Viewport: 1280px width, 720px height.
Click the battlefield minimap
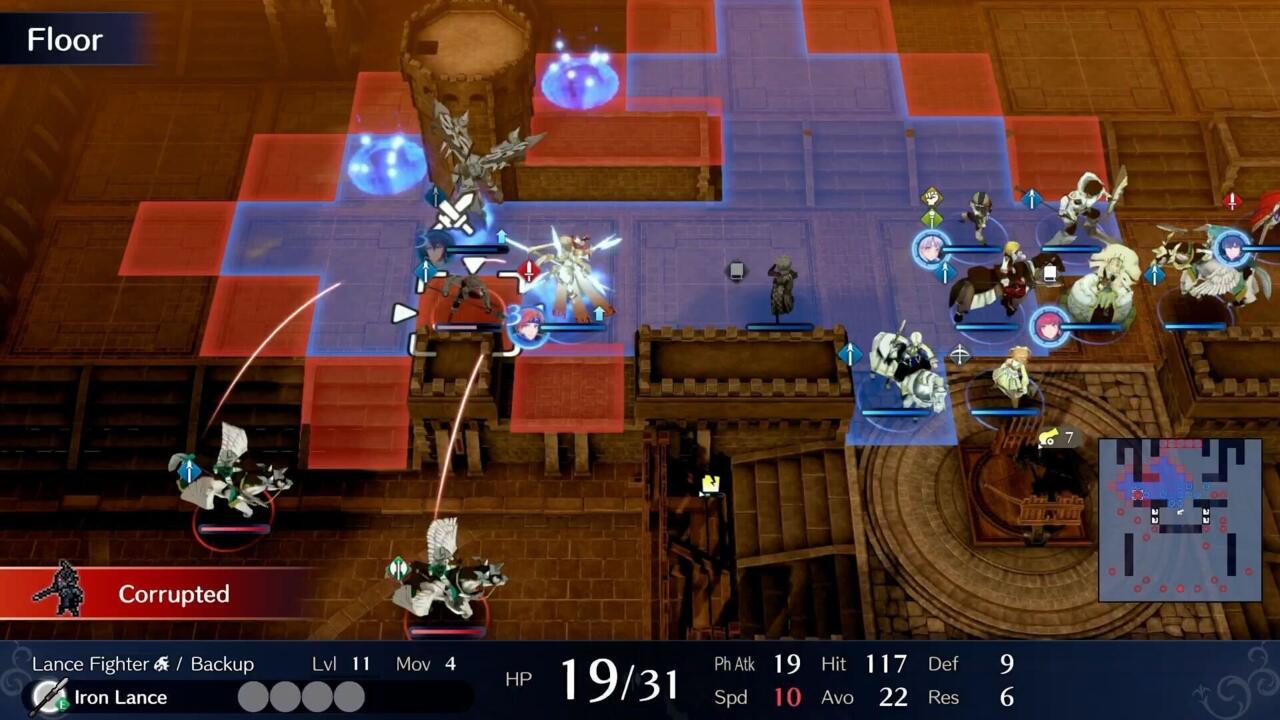click(x=1179, y=519)
